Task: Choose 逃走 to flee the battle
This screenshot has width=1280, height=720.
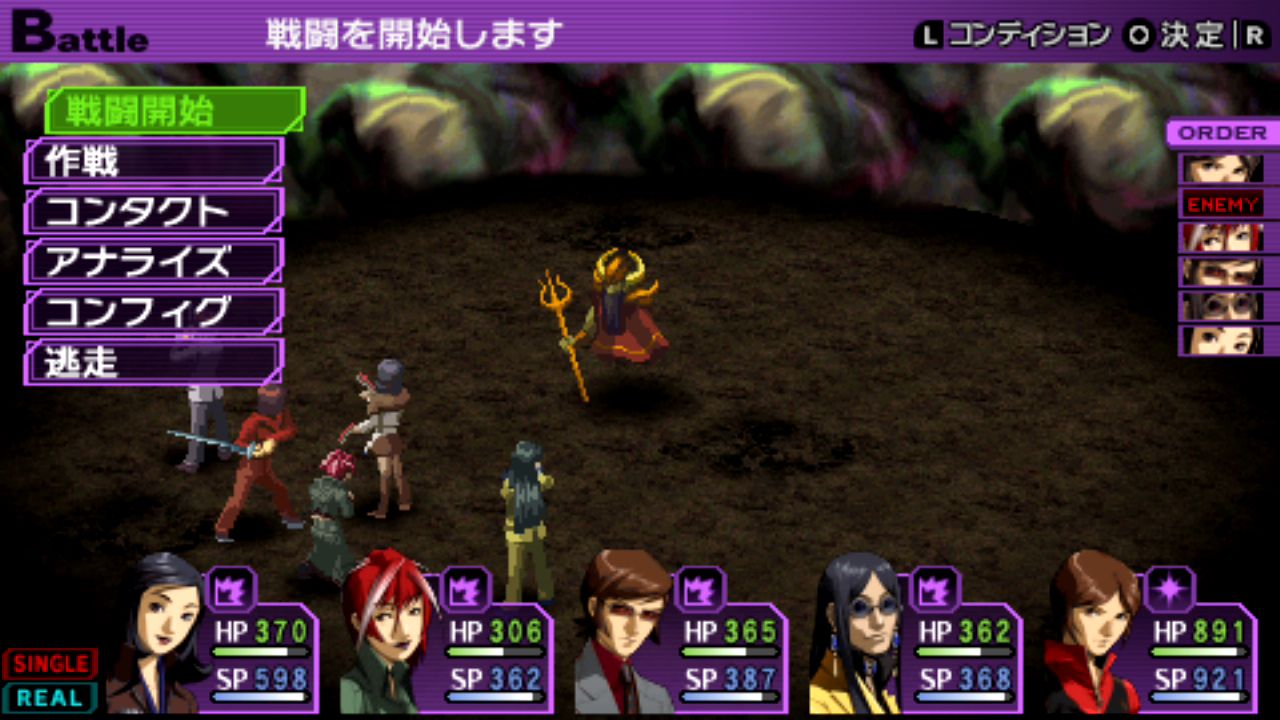Action: [154, 362]
